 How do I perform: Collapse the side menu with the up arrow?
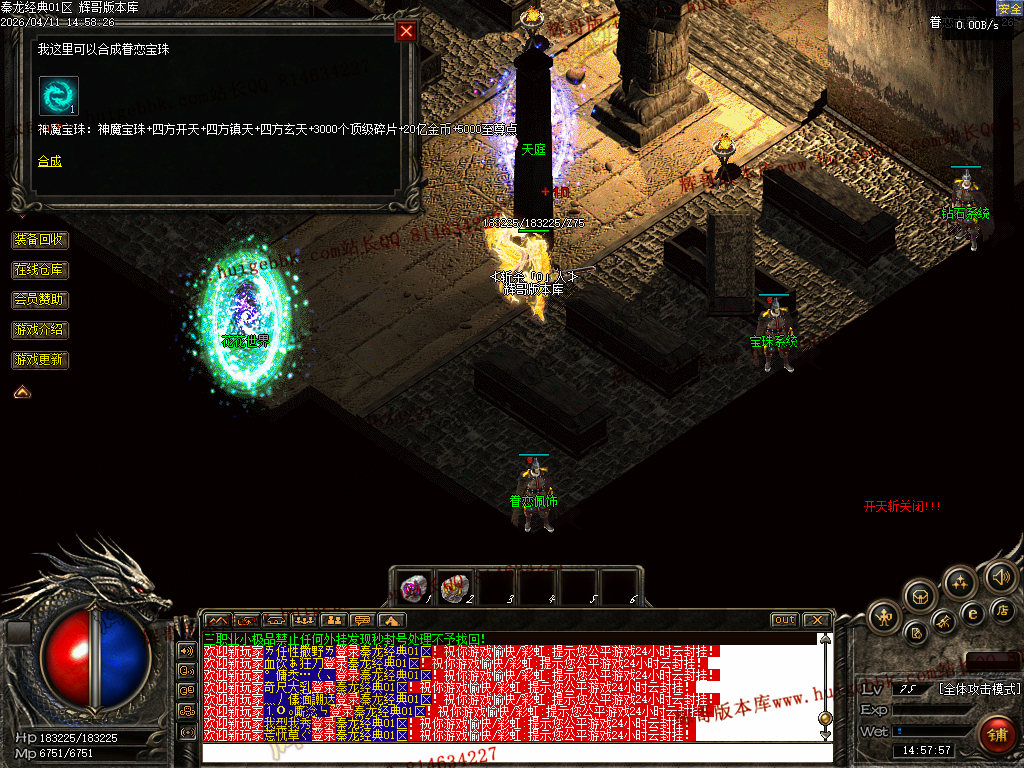[x=22, y=392]
